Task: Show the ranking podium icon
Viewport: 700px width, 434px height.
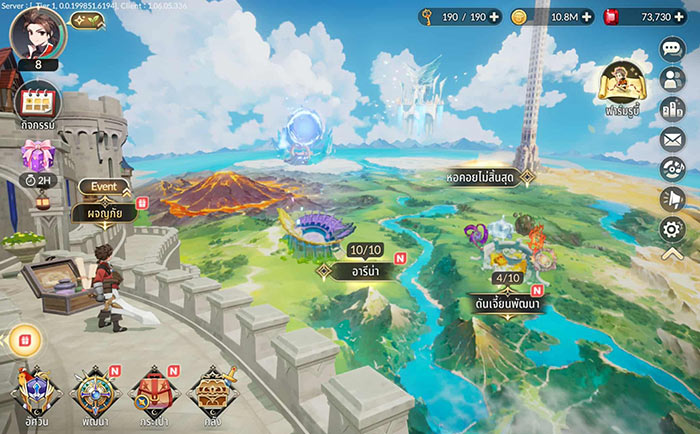Action: point(672,110)
